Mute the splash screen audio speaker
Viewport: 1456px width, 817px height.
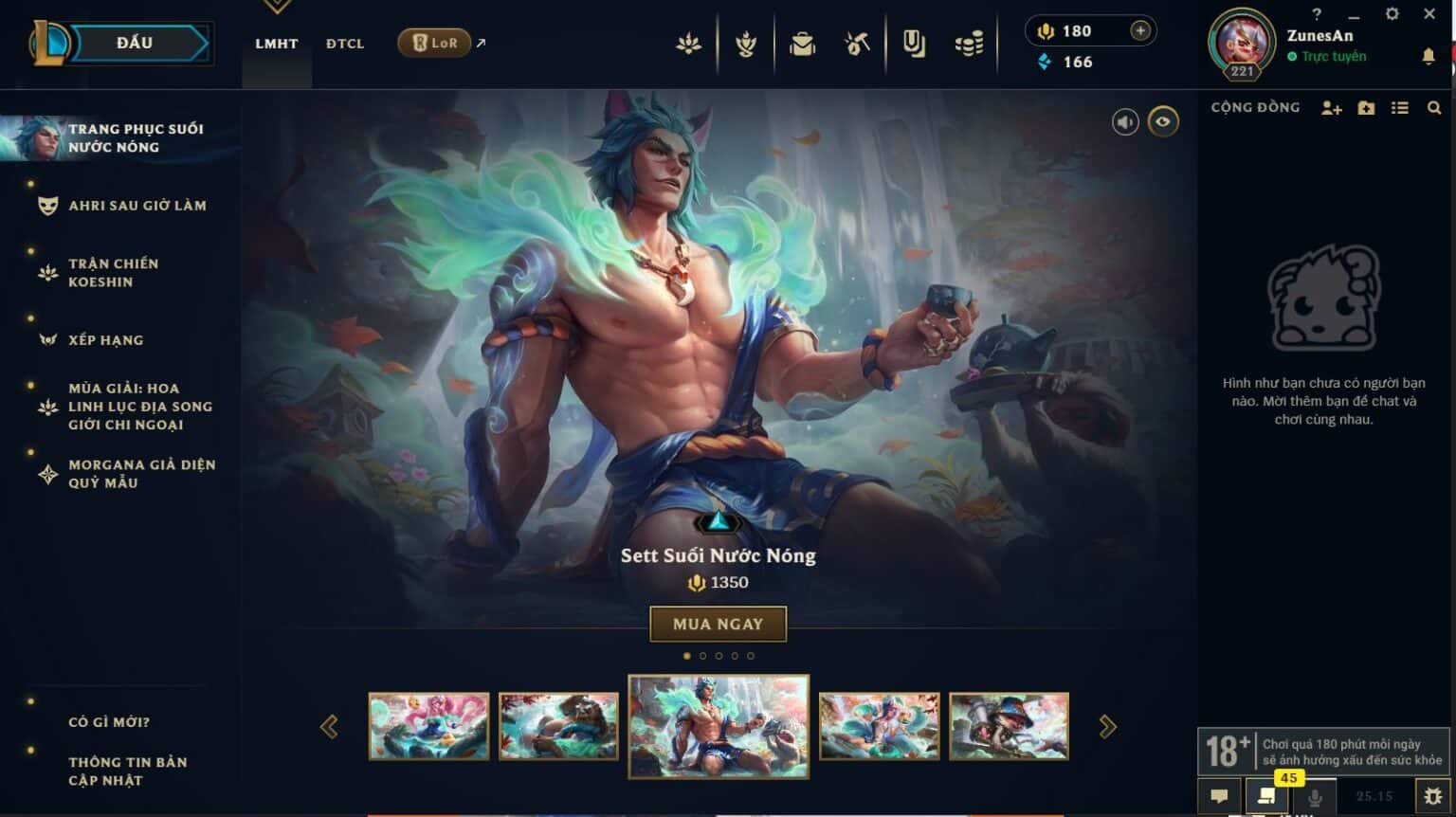tap(1125, 123)
